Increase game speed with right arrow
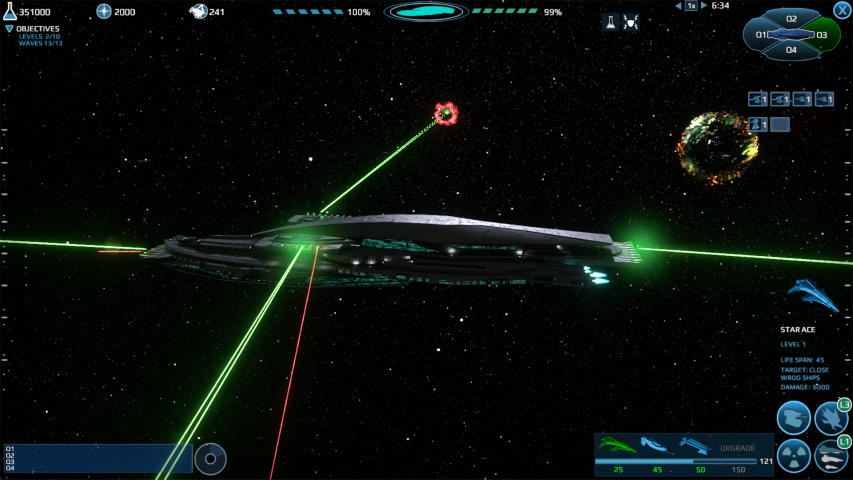The width and height of the screenshot is (853, 480). pyautogui.click(x=704, y=6)
